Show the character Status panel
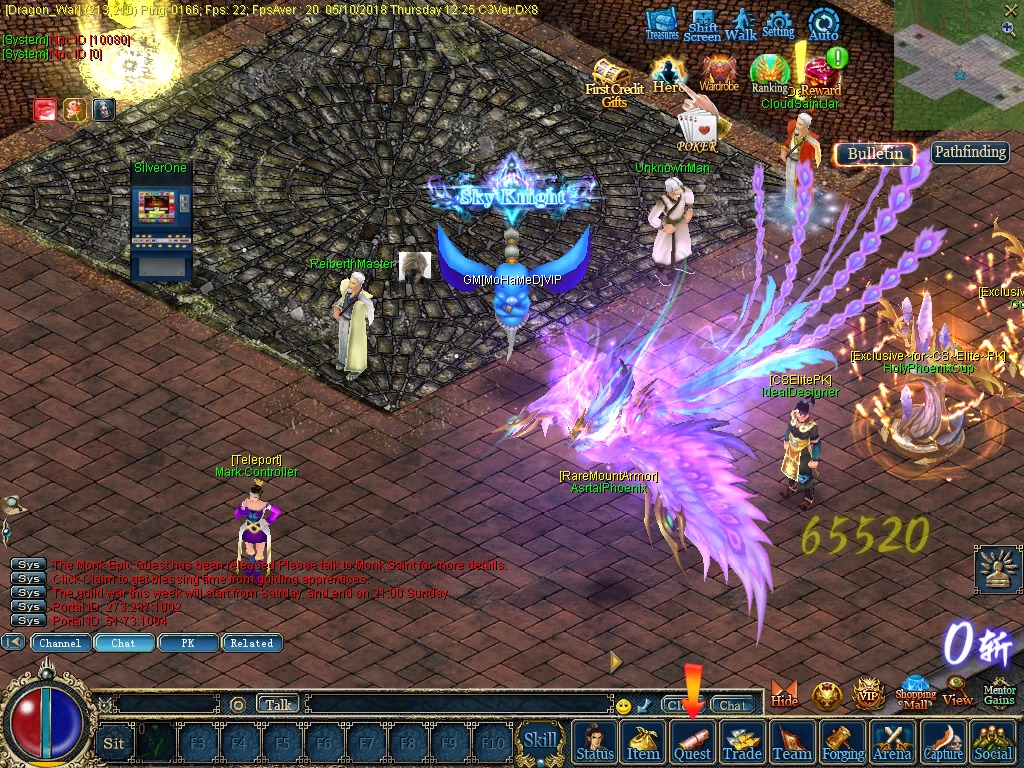This screenshot has width=1024, height=768. coord(595,743)
